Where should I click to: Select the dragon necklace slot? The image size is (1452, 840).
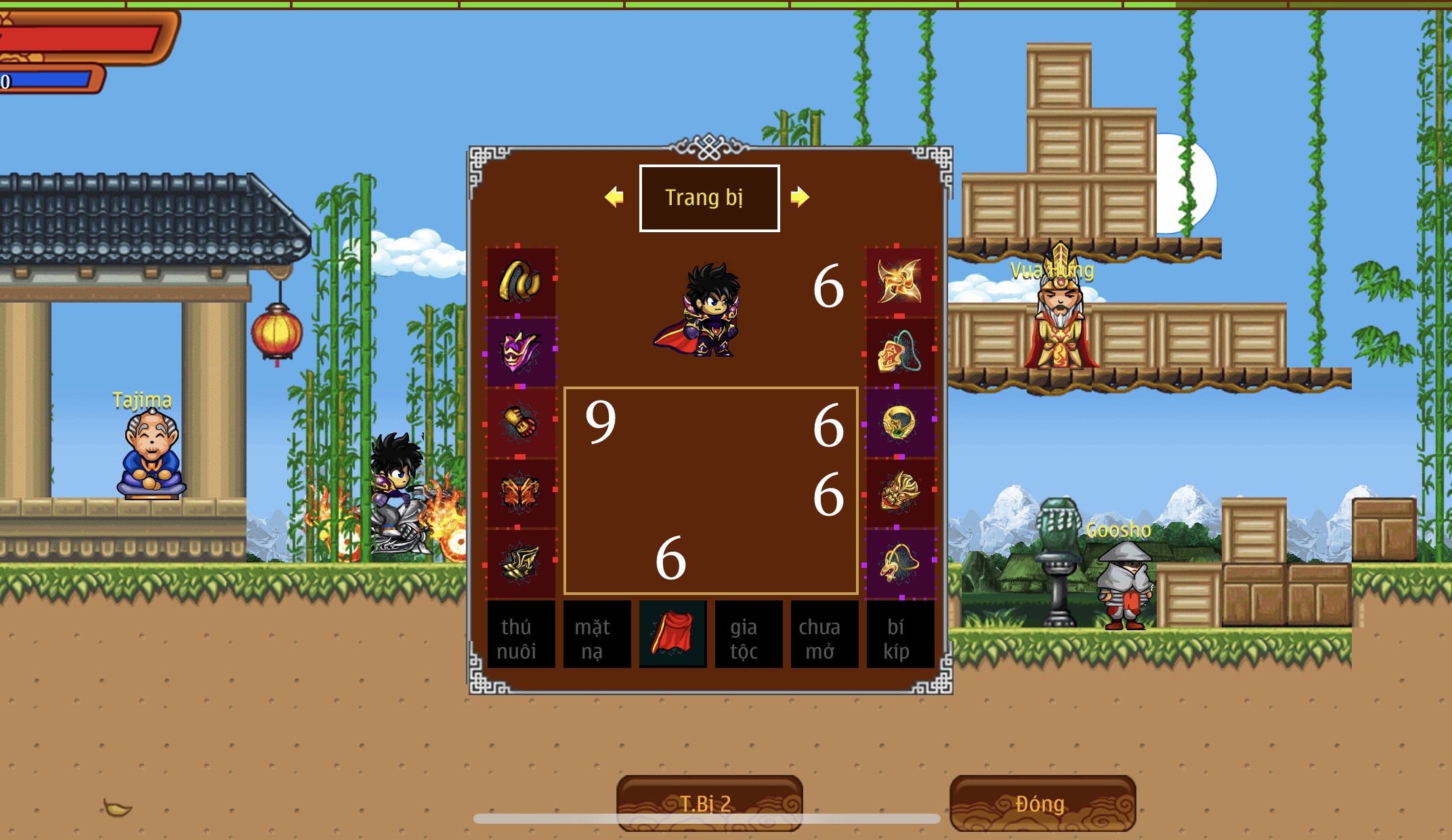(x=899, y=563)
